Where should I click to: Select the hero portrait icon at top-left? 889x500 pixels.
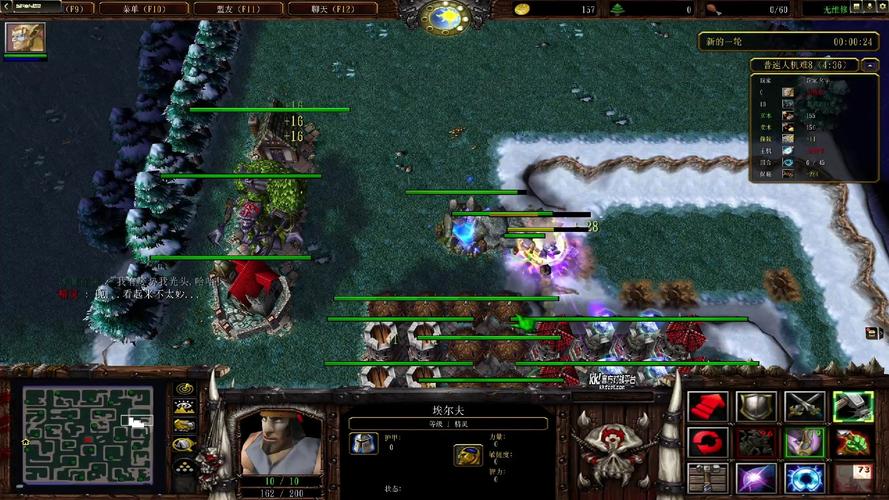point(19,37)
